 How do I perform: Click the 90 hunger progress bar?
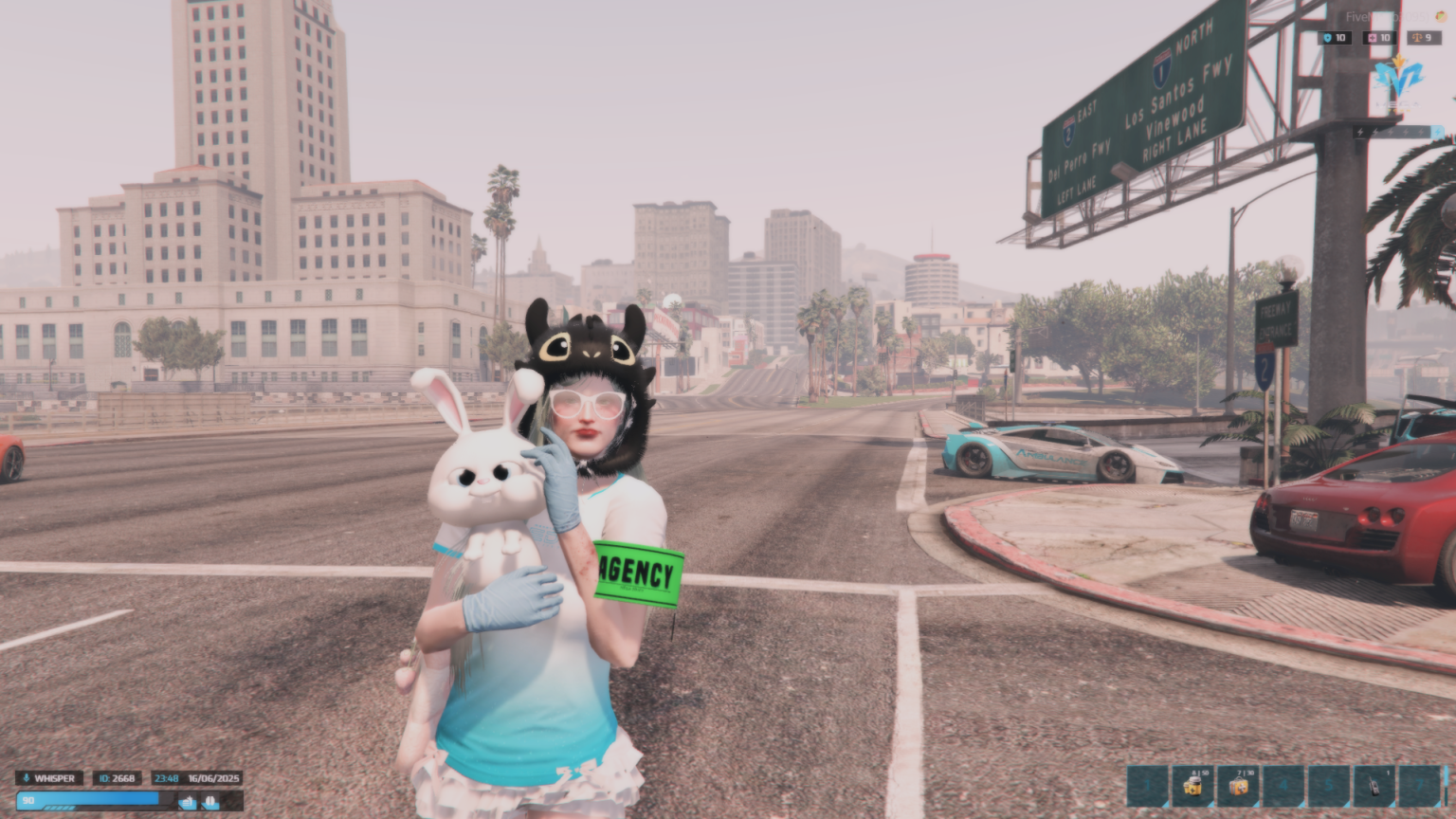coord(85,799)
